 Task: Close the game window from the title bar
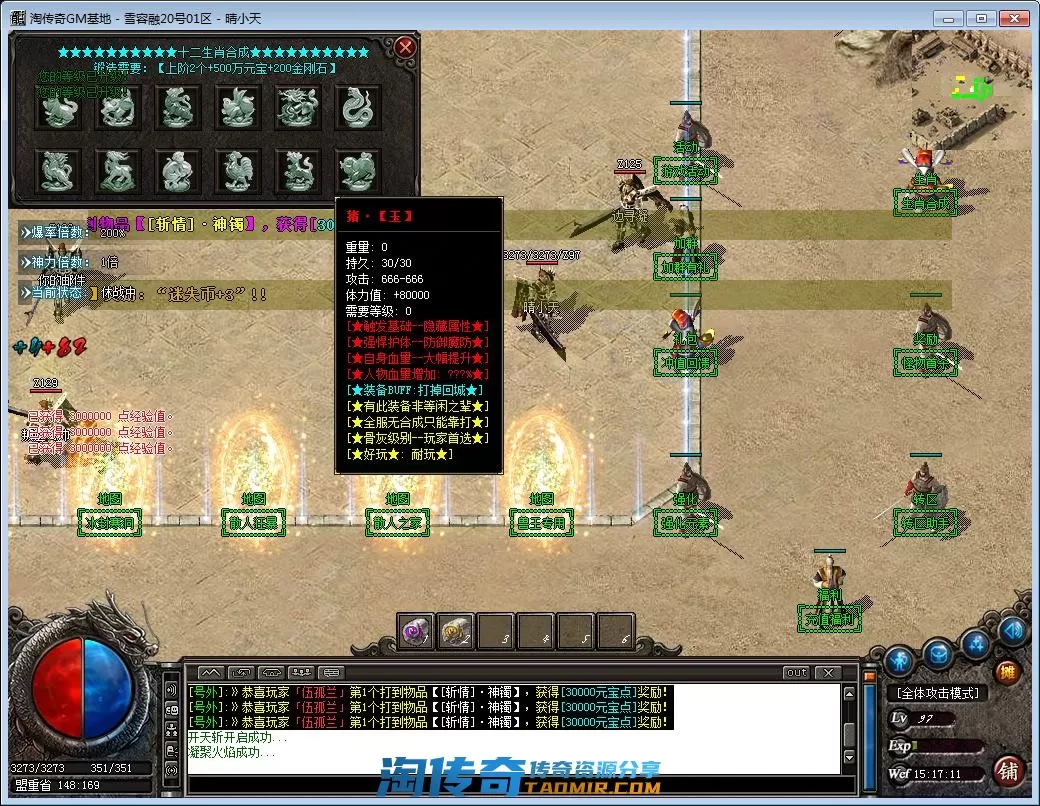tap(1015, 18)
